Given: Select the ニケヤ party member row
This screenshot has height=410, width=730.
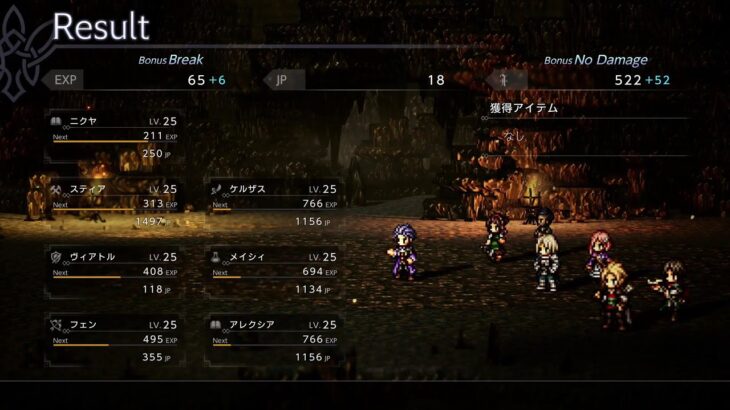Looking at the screenshot, I should click(x=113, y=138).
